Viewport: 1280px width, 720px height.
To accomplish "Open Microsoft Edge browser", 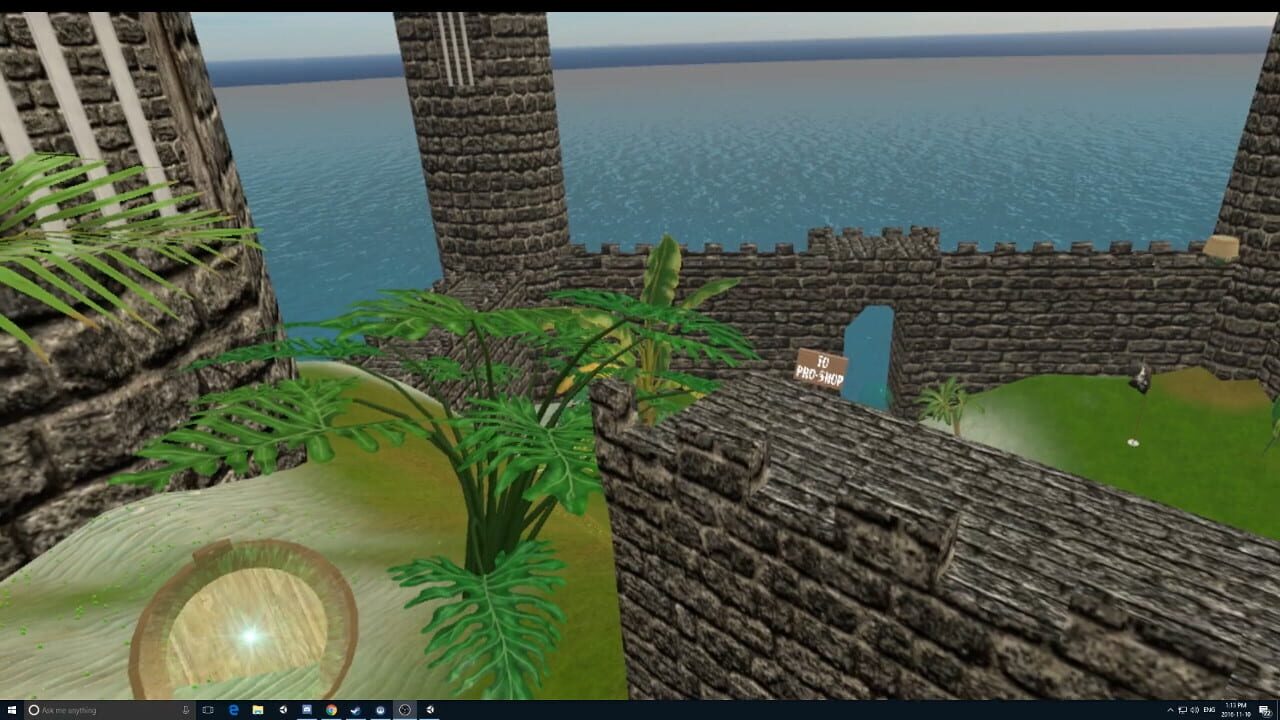I will pyautogui.click(x=231, y=710).
